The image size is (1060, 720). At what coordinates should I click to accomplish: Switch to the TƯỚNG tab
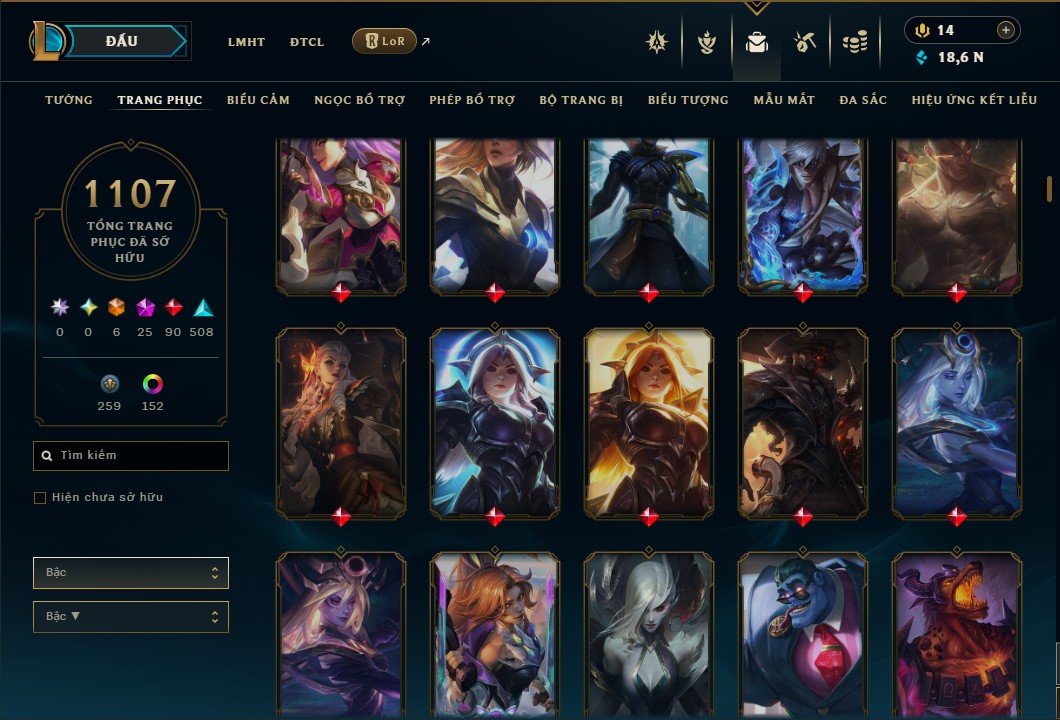[x=69, y=100]
